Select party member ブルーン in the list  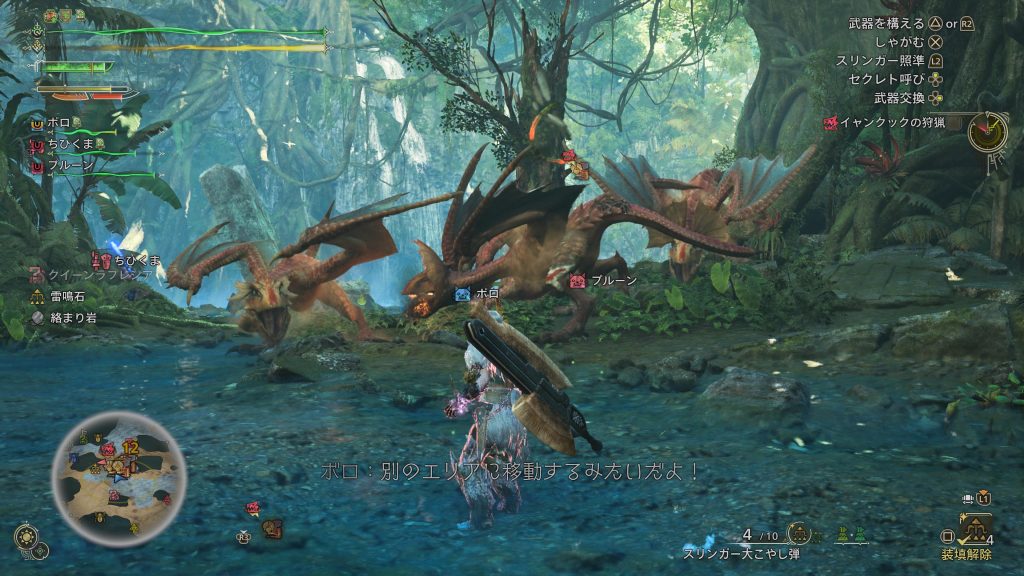tap(70, 166)
